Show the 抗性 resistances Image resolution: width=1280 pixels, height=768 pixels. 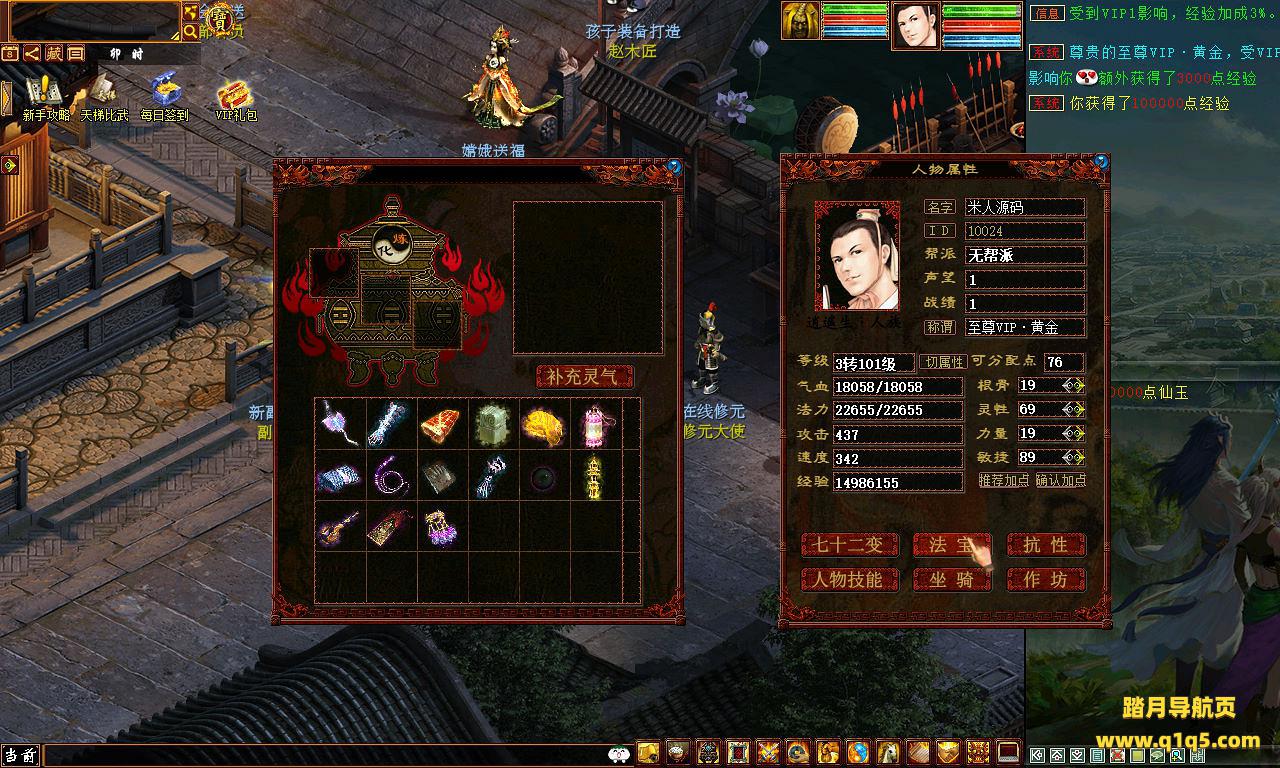(1045, 545)
